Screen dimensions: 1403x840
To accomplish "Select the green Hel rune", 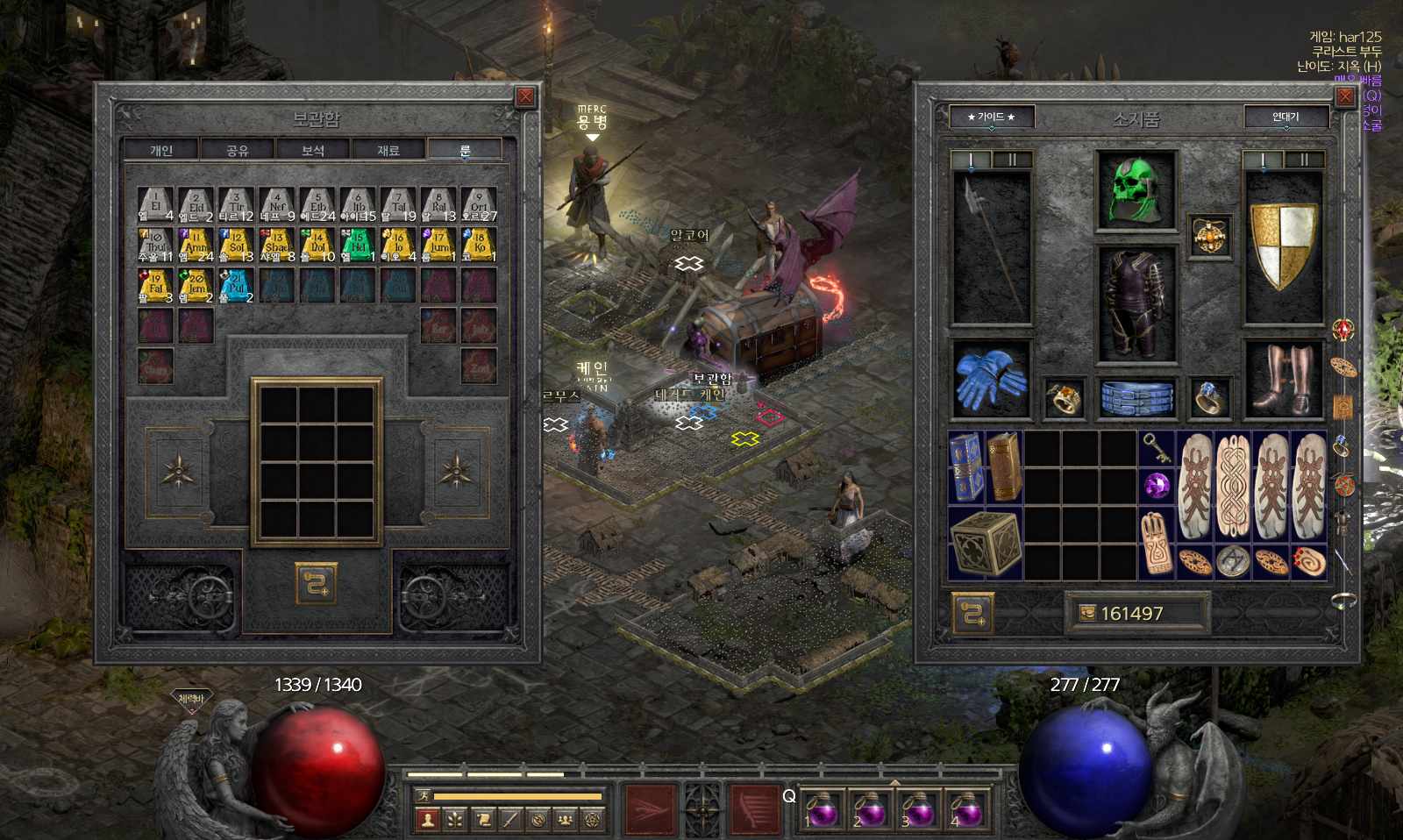I will click(358, 245).
